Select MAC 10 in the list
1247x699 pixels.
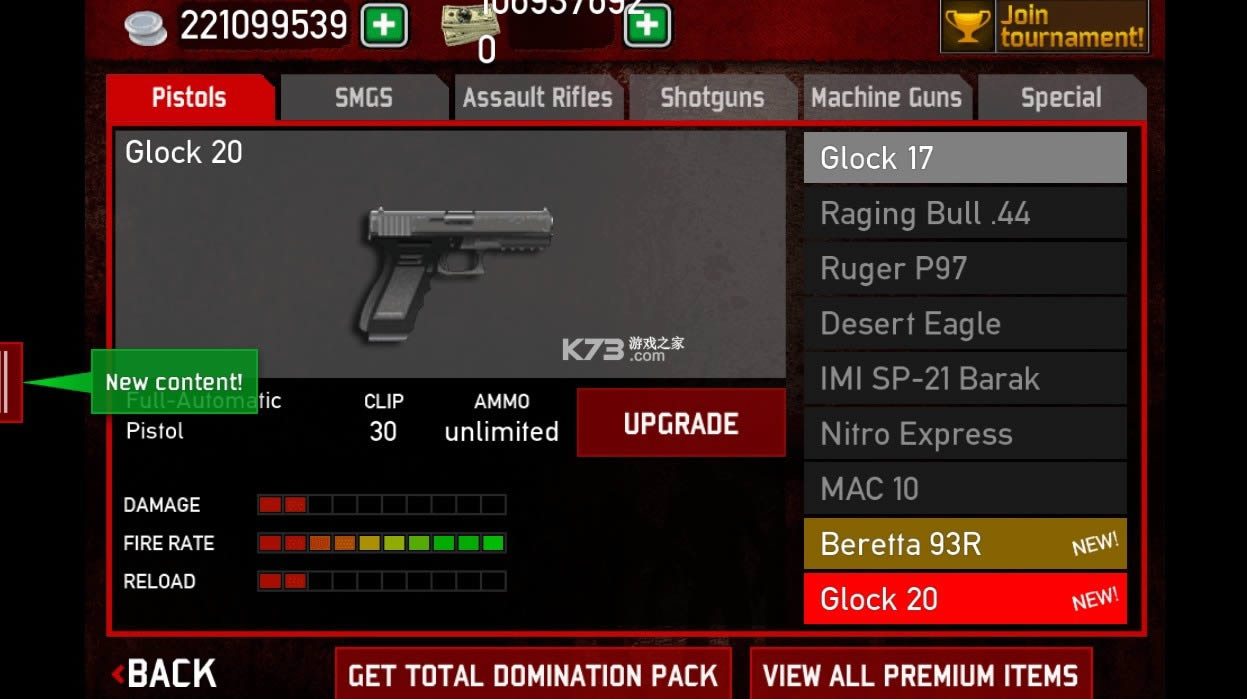[x=965, y=489]
